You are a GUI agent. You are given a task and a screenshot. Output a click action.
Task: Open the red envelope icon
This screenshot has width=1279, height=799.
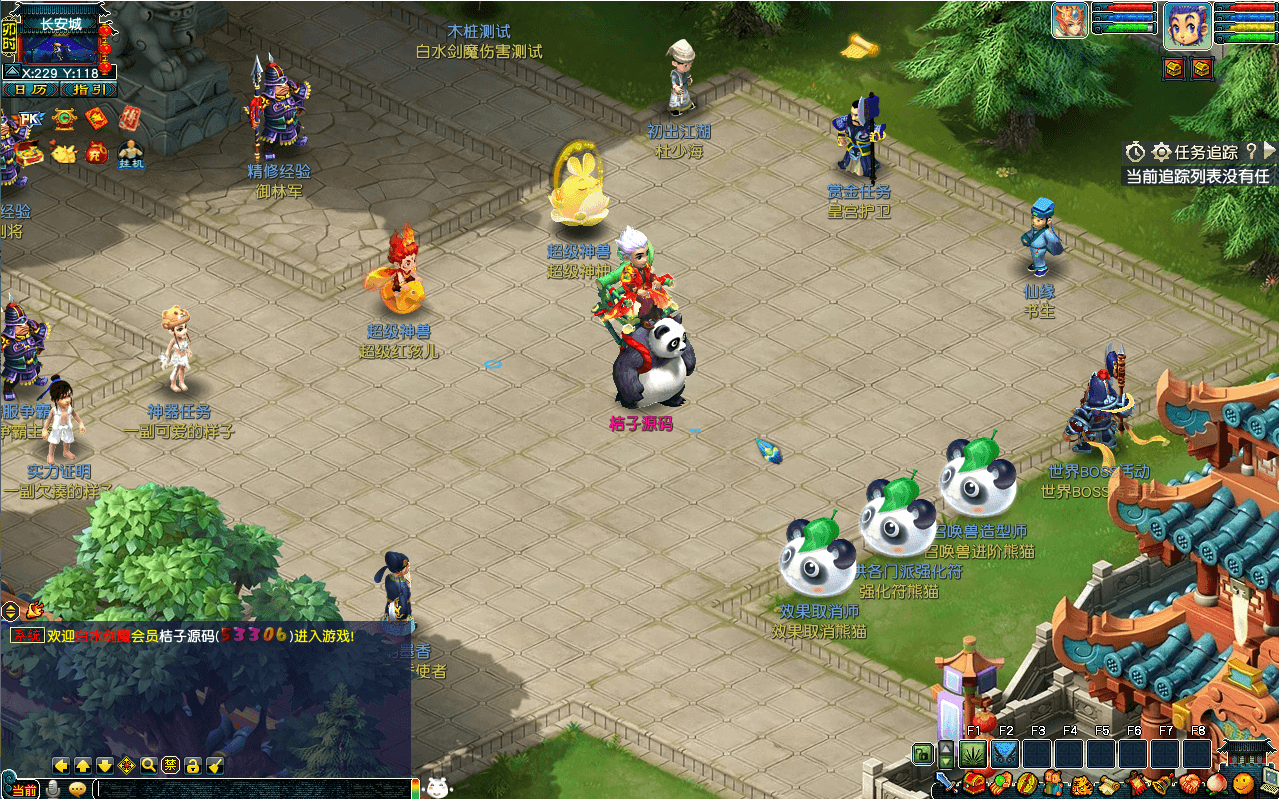pos(96,119)
